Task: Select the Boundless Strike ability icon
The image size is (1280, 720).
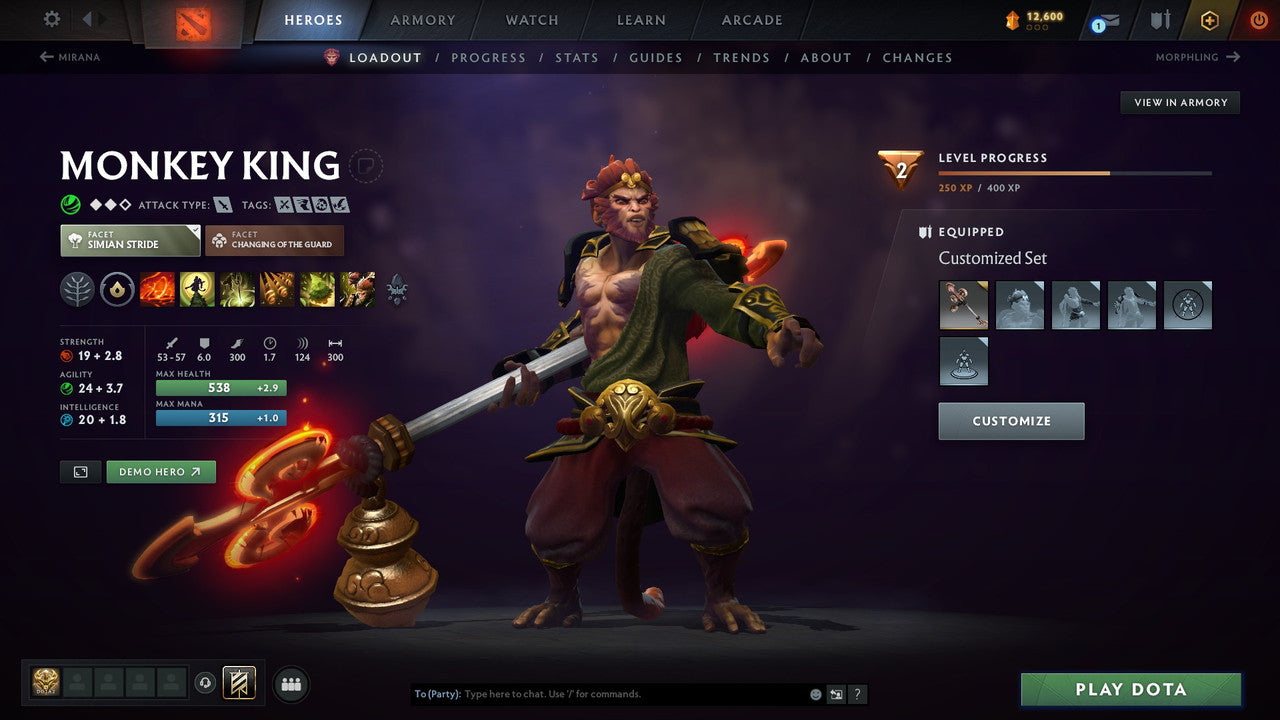Action: pos(157,289)
